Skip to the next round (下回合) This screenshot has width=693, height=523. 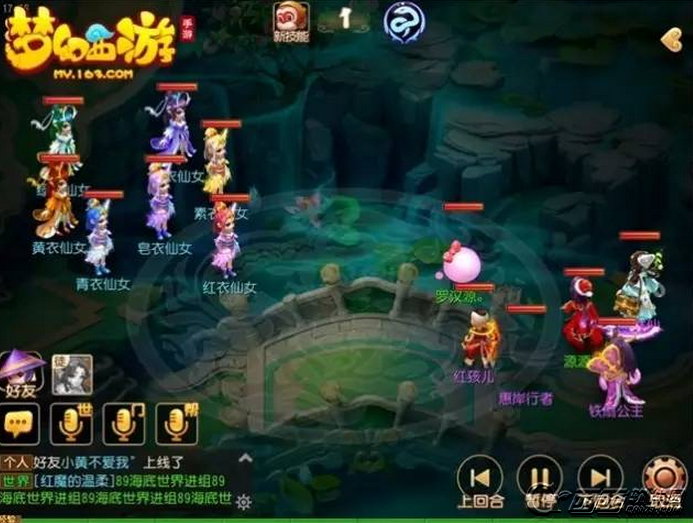click(x=600, y=478)
